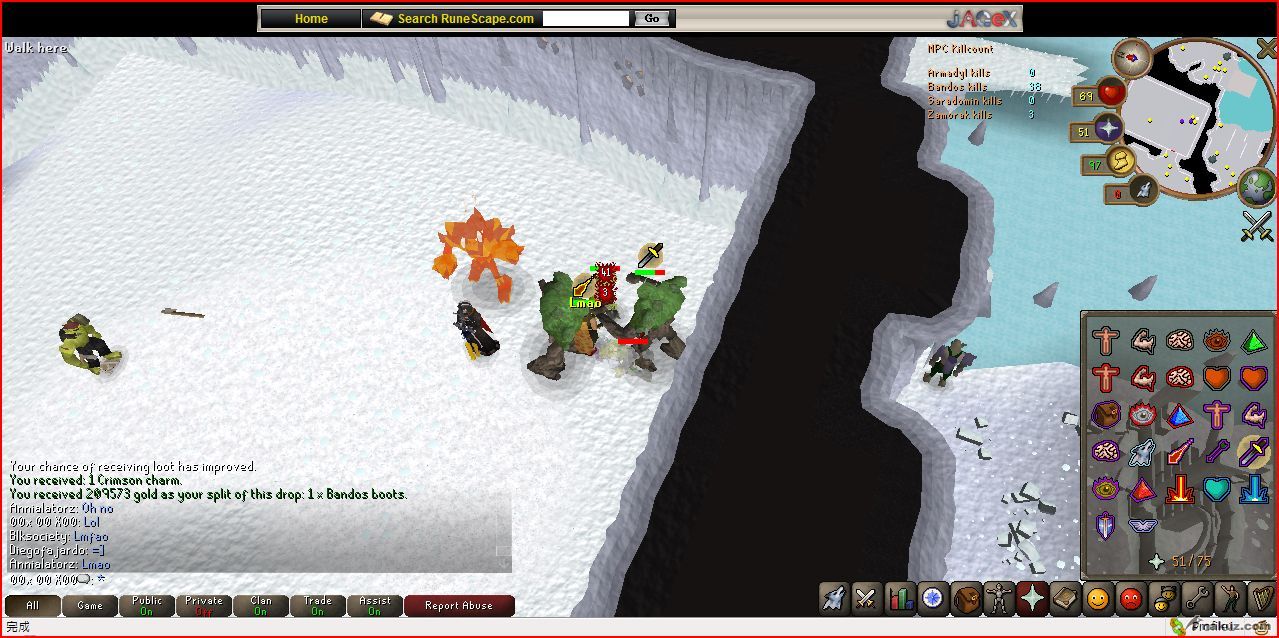The width and height of the screenshot is (1279, 638).
Task: Activate the Protect Item backpack prayer
Action: coord(1105,414)
